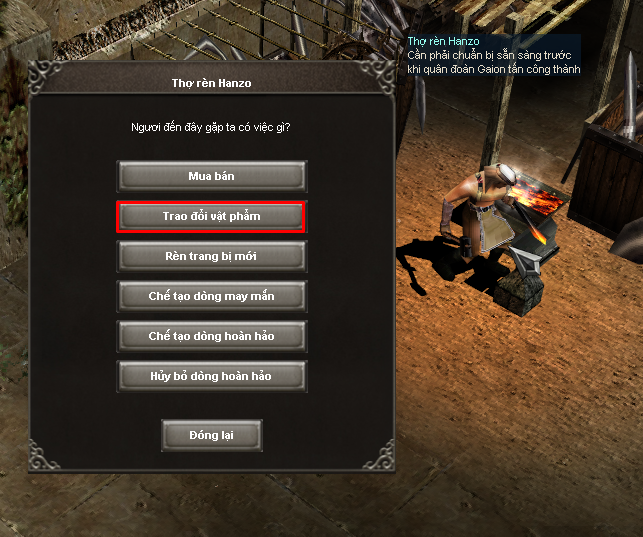Open the Mua bán shop option
643x537 pixels.
pos(211,176)
